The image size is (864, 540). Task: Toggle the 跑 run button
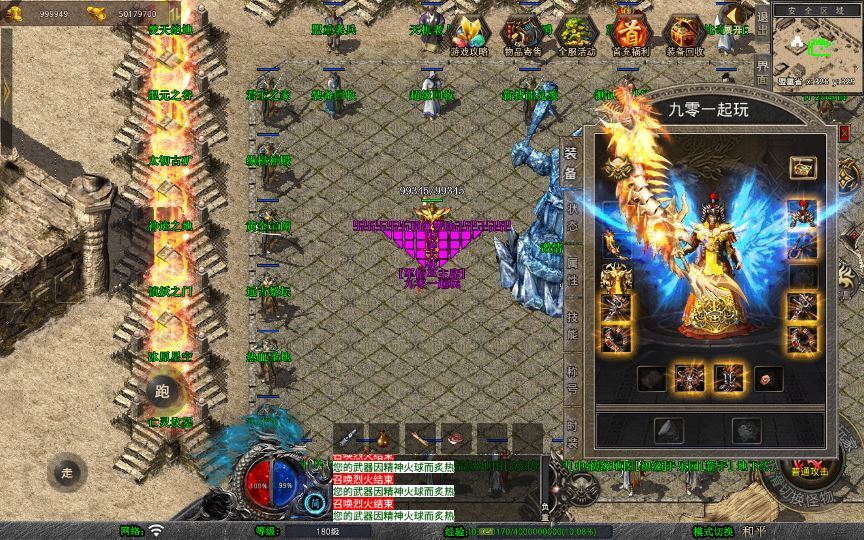[x=162, y=391]
